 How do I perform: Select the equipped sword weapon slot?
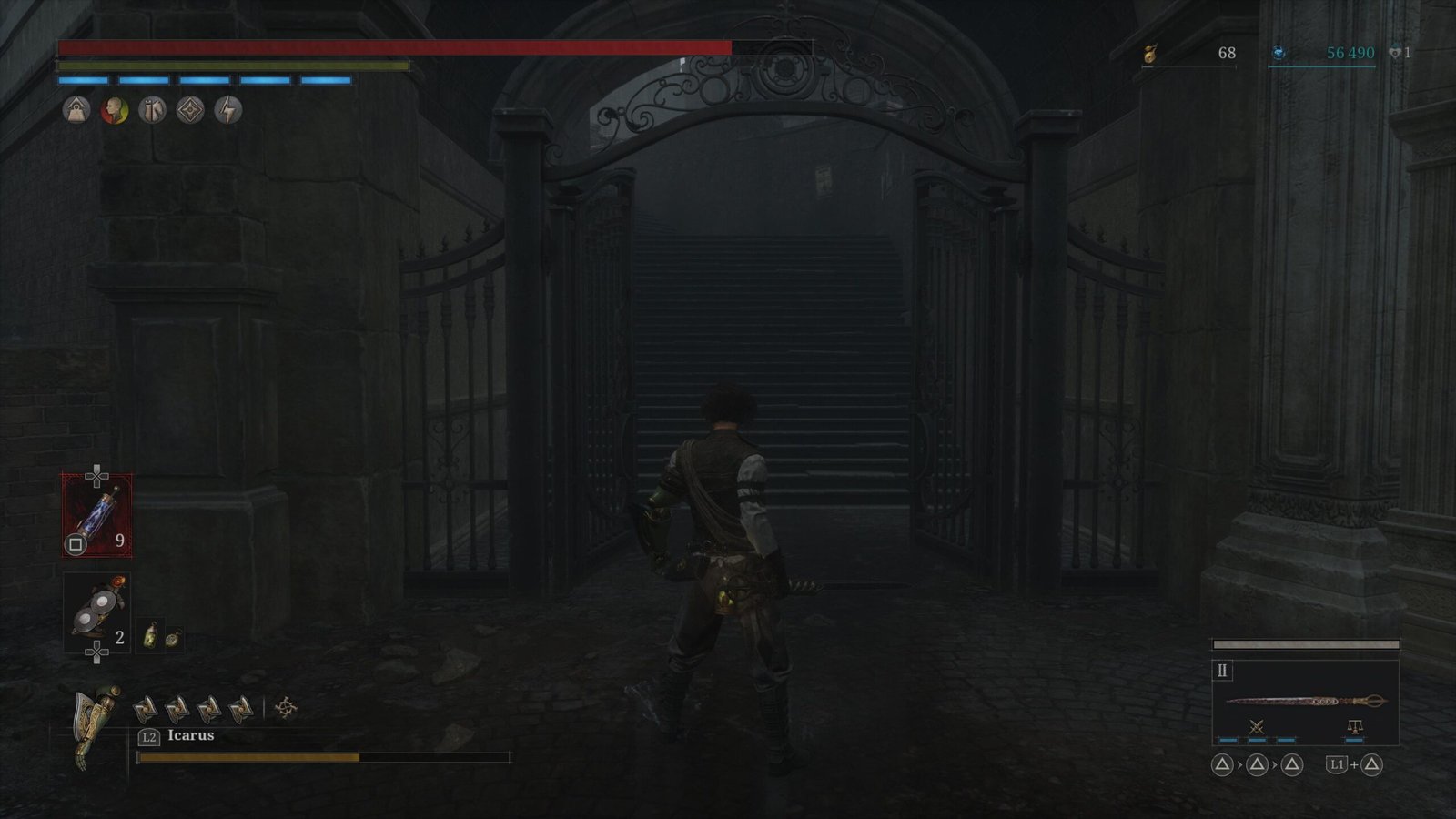1305,701
